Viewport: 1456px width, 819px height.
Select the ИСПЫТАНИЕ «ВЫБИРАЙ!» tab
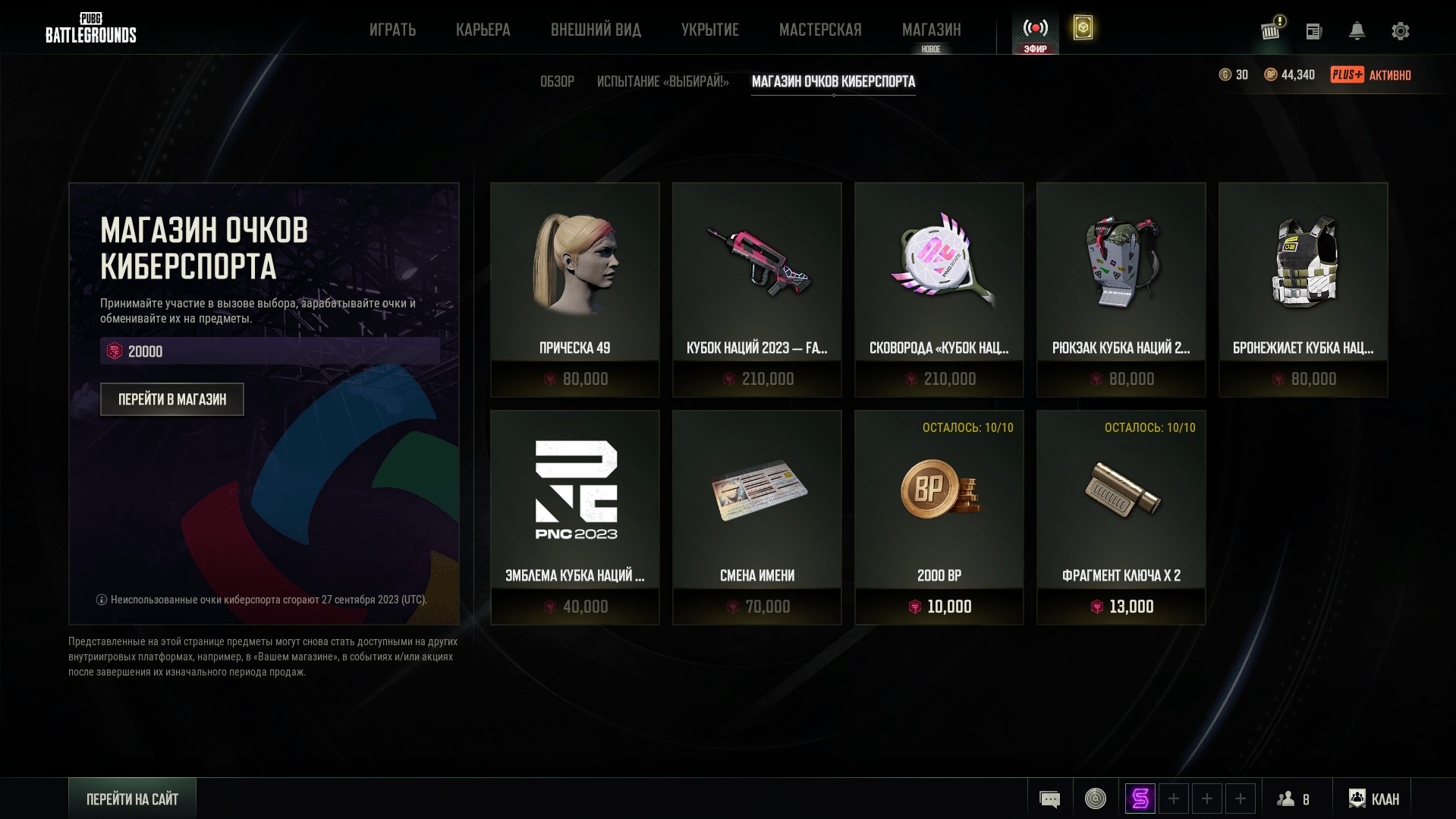point(662,81)
